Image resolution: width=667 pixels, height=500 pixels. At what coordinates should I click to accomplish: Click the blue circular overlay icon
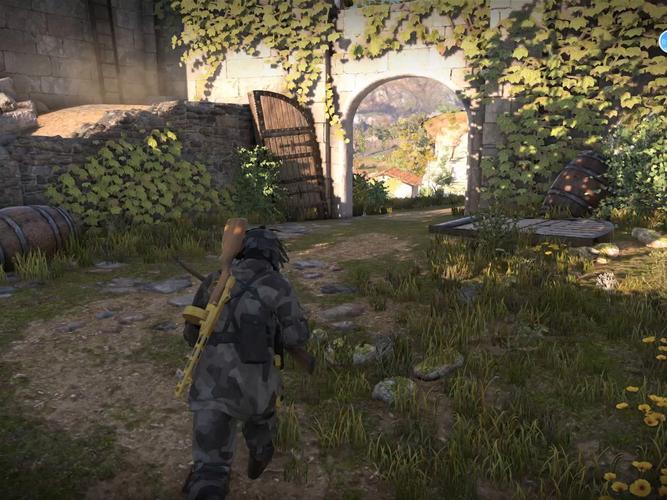point(663,41)
